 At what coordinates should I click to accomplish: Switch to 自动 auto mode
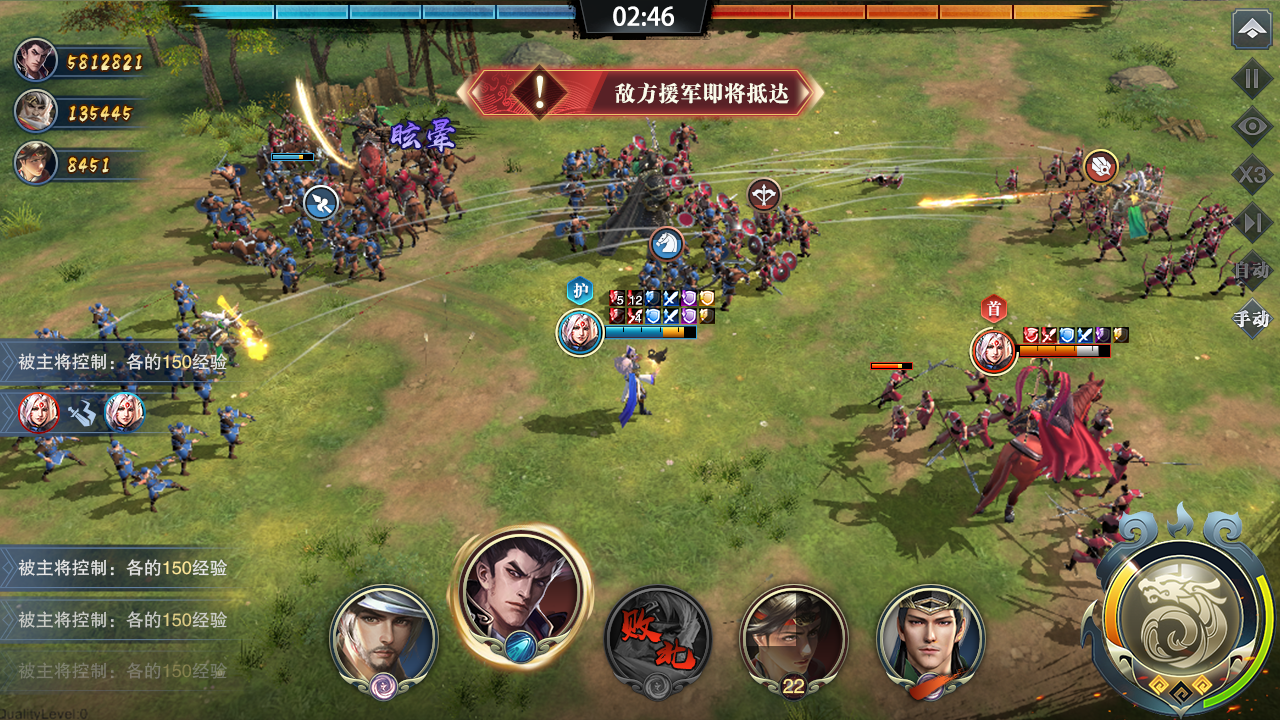click(1251, 270)
